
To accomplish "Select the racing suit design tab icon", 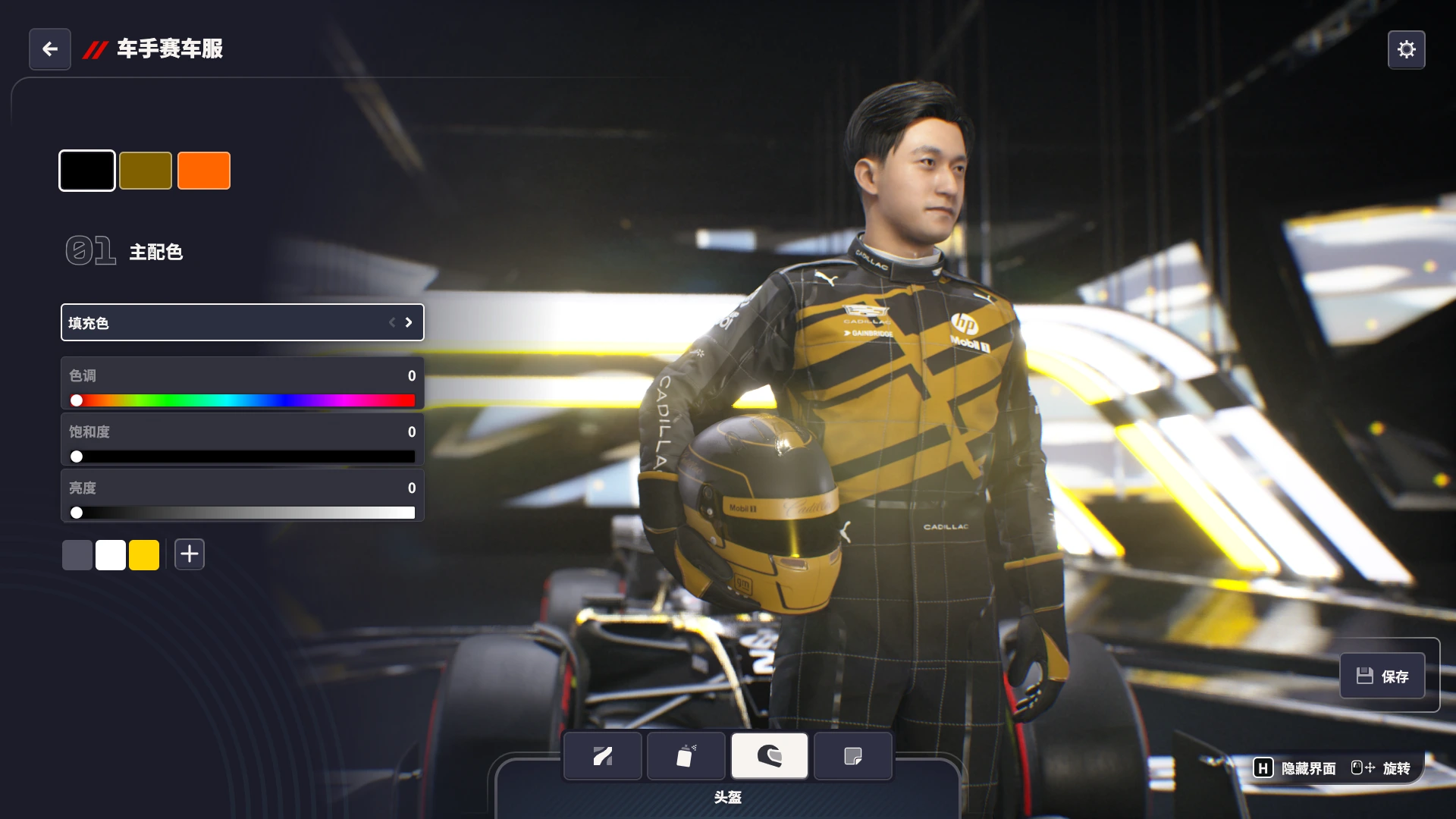I will click(x=602, y=755).
